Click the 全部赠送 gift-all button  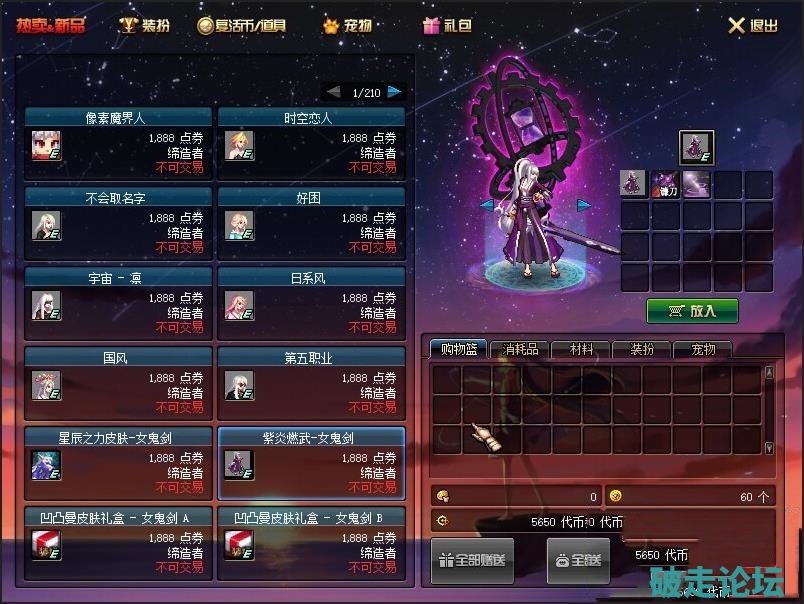coord(472,560)
